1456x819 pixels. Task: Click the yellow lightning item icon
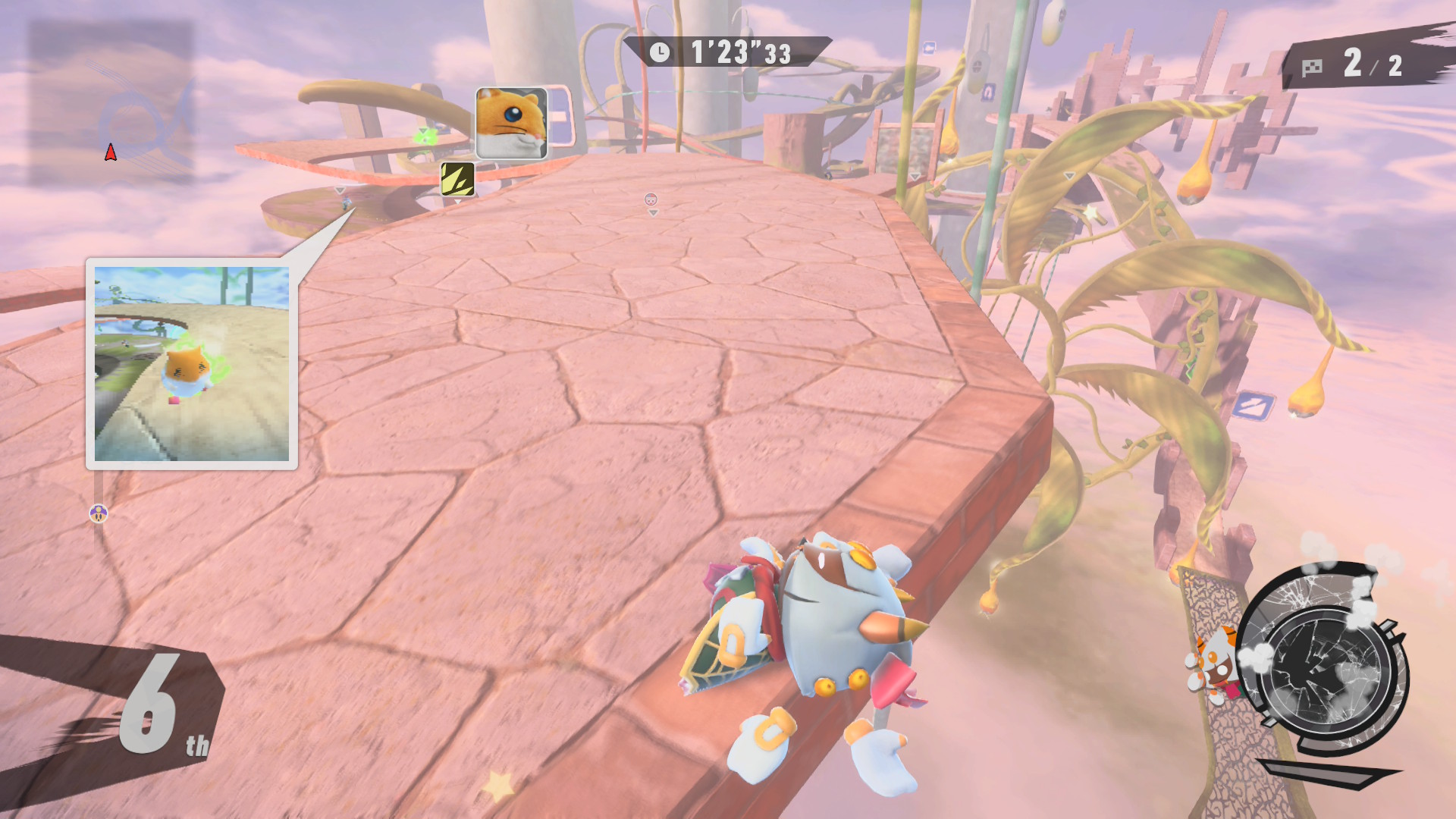pyautogui.click(x=457, y=179)
